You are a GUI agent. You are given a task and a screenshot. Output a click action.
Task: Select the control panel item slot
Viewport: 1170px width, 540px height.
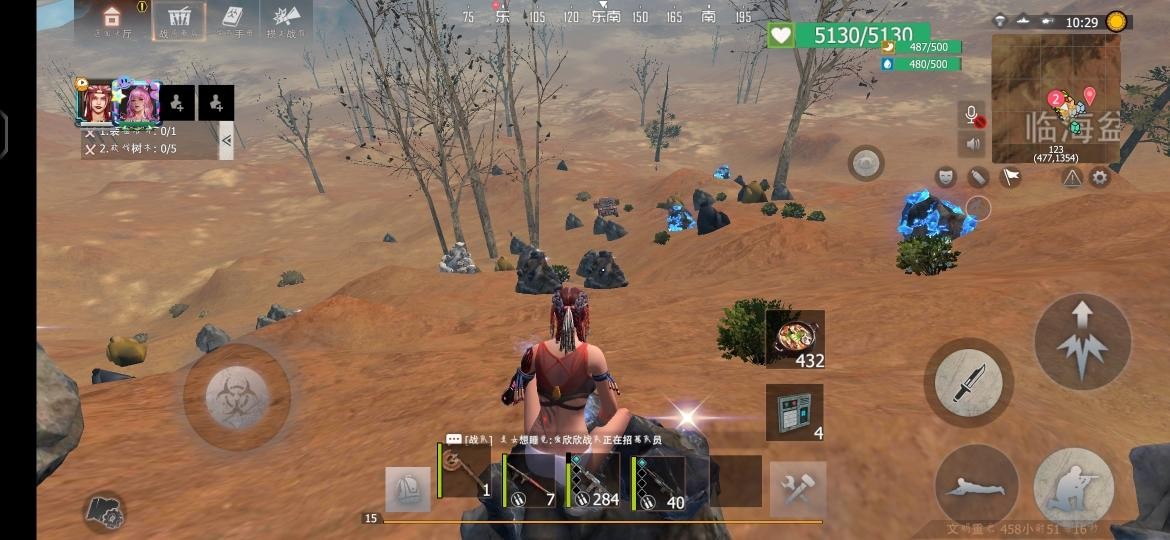pos(795,412)
